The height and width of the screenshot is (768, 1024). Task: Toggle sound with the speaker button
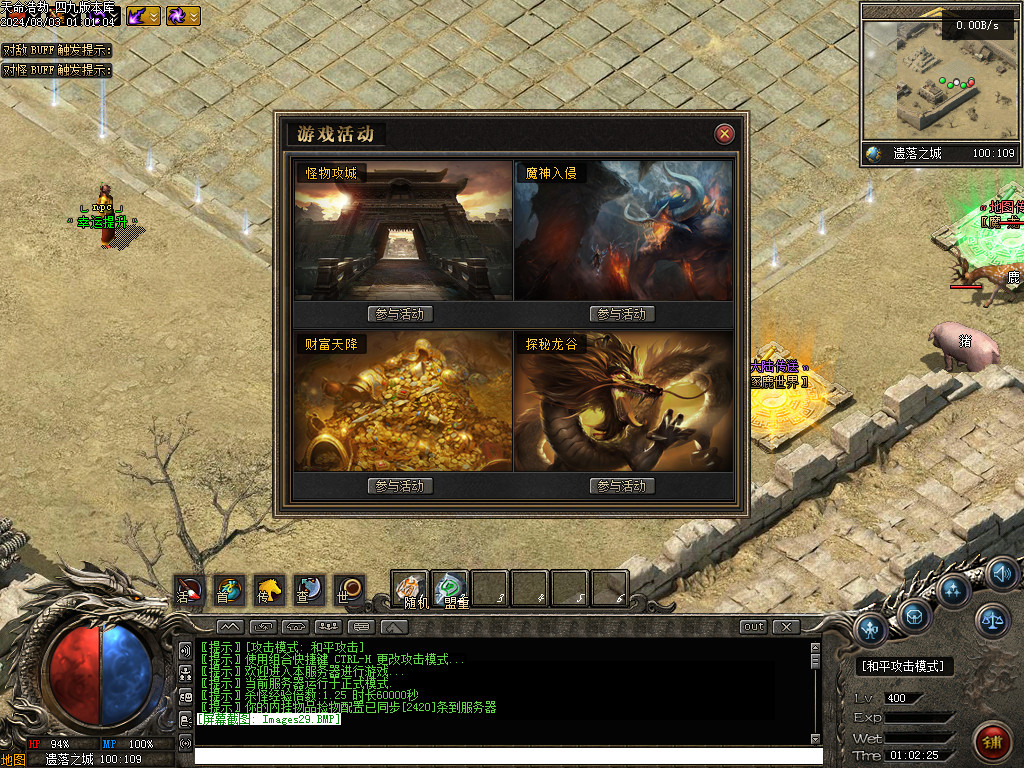[x=1001, y=574]
